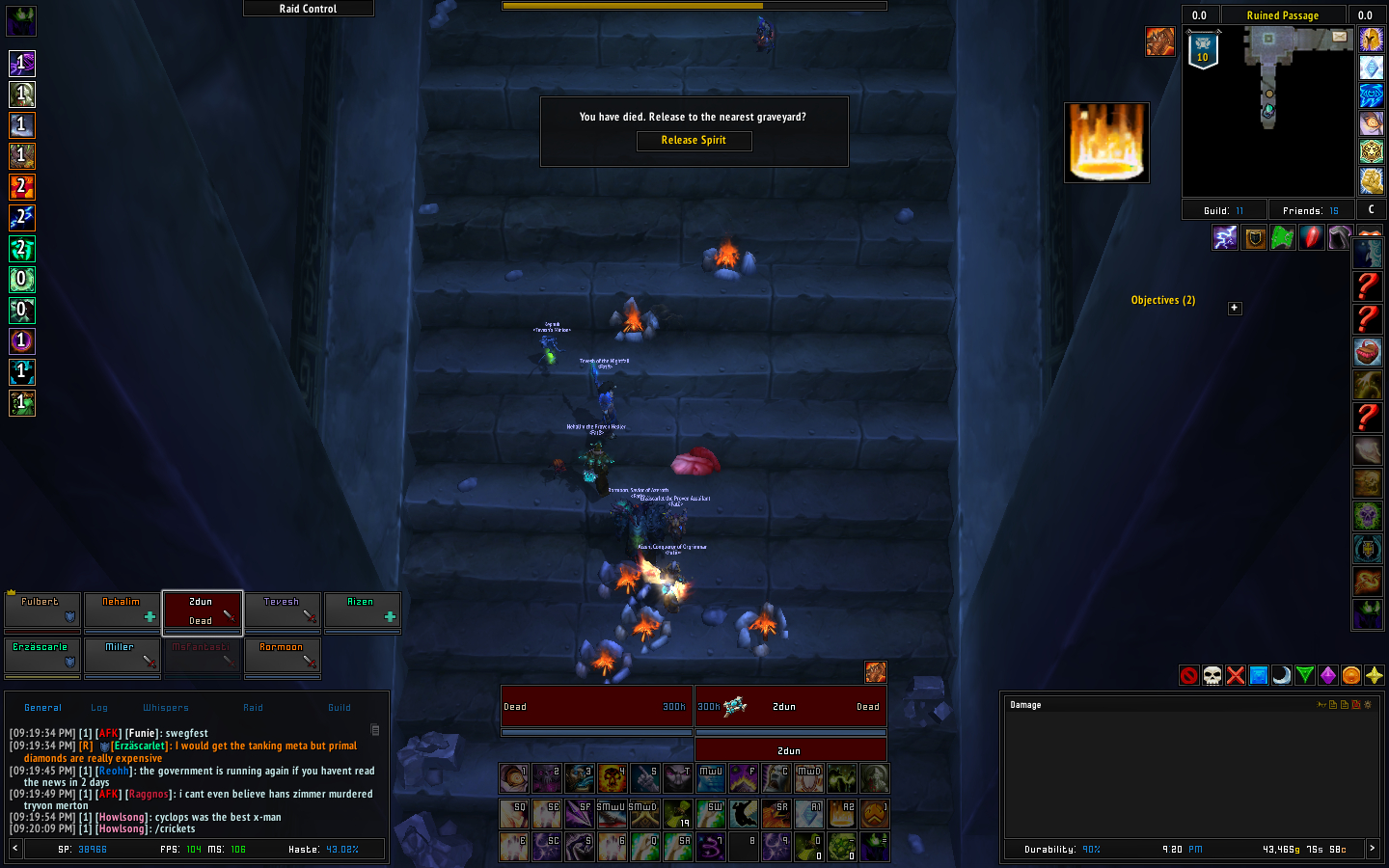The width and height of the screenshot is (1389, 868).
Task: Choose the green triangle raid marker
Action: [x=1305, y=675]
